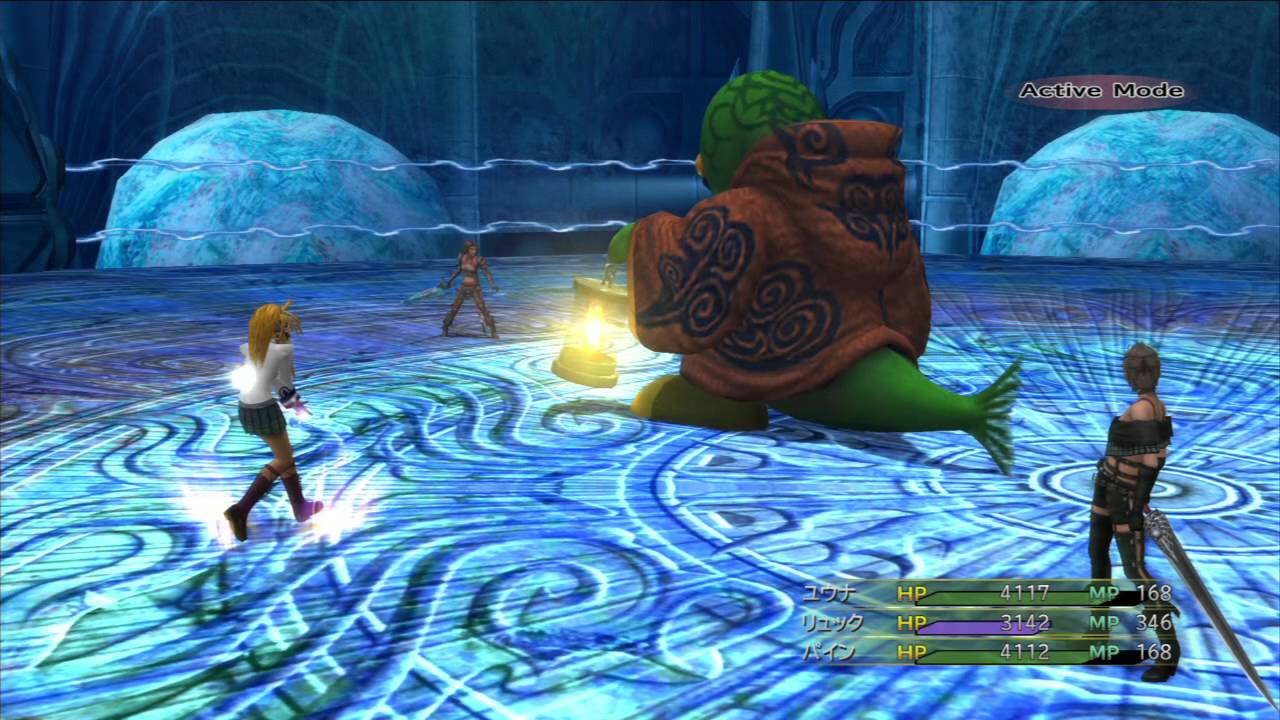Viewport: 1280px width, 720px height.
Task: Click the Active Mode battle indicator
Action: (1101, 91)
